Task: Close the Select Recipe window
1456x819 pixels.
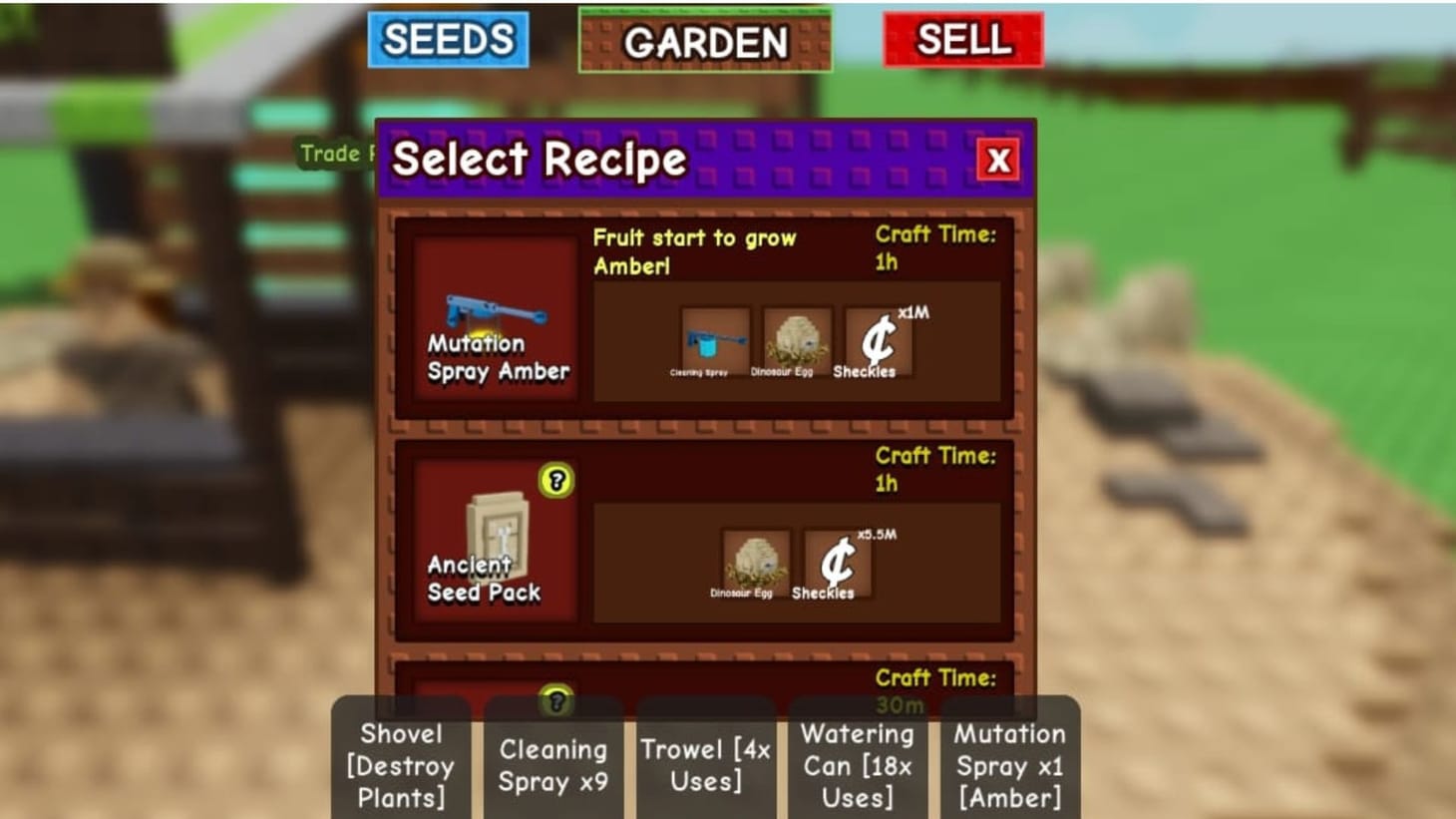Action: pyautogui.click(x=997, y=161)
